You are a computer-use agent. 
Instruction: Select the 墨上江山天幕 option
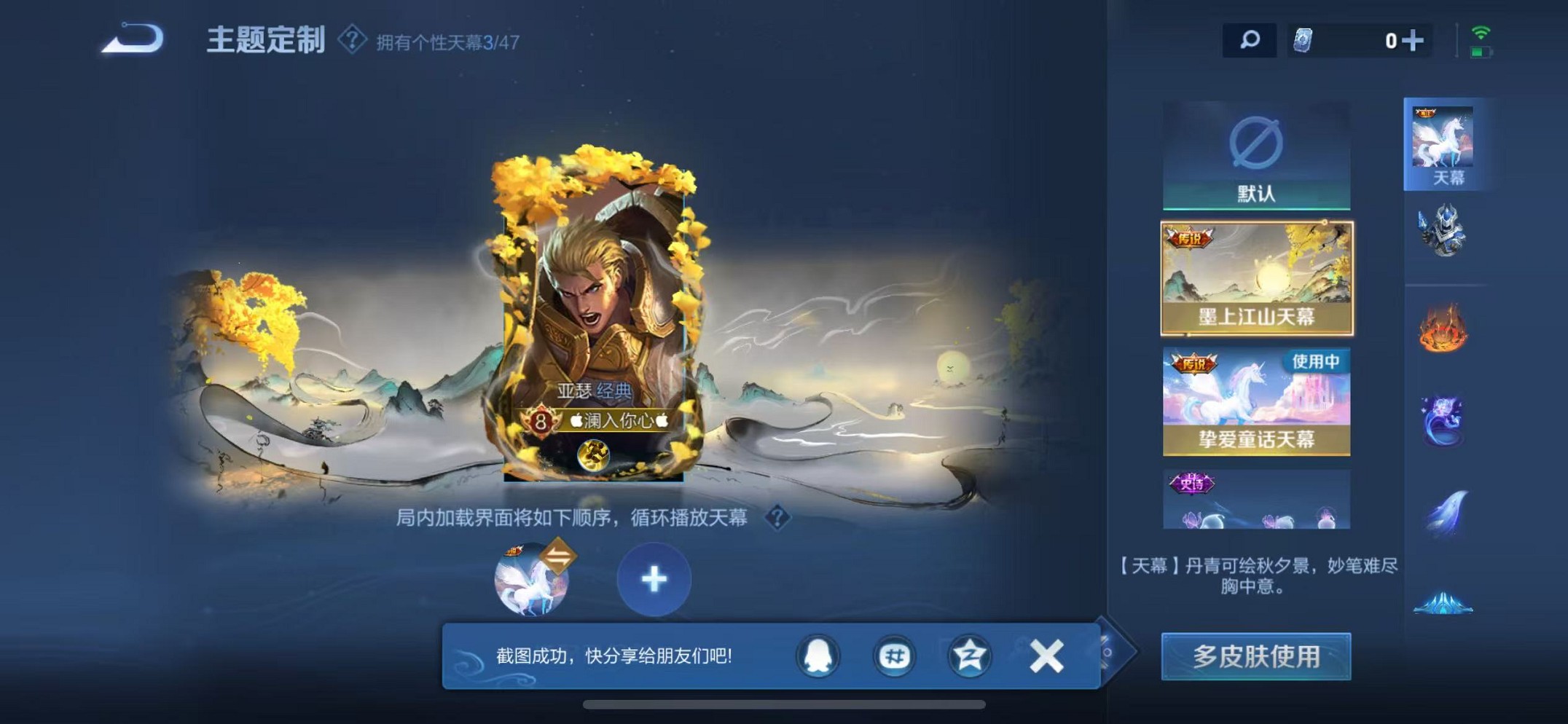click(1258, 277)
